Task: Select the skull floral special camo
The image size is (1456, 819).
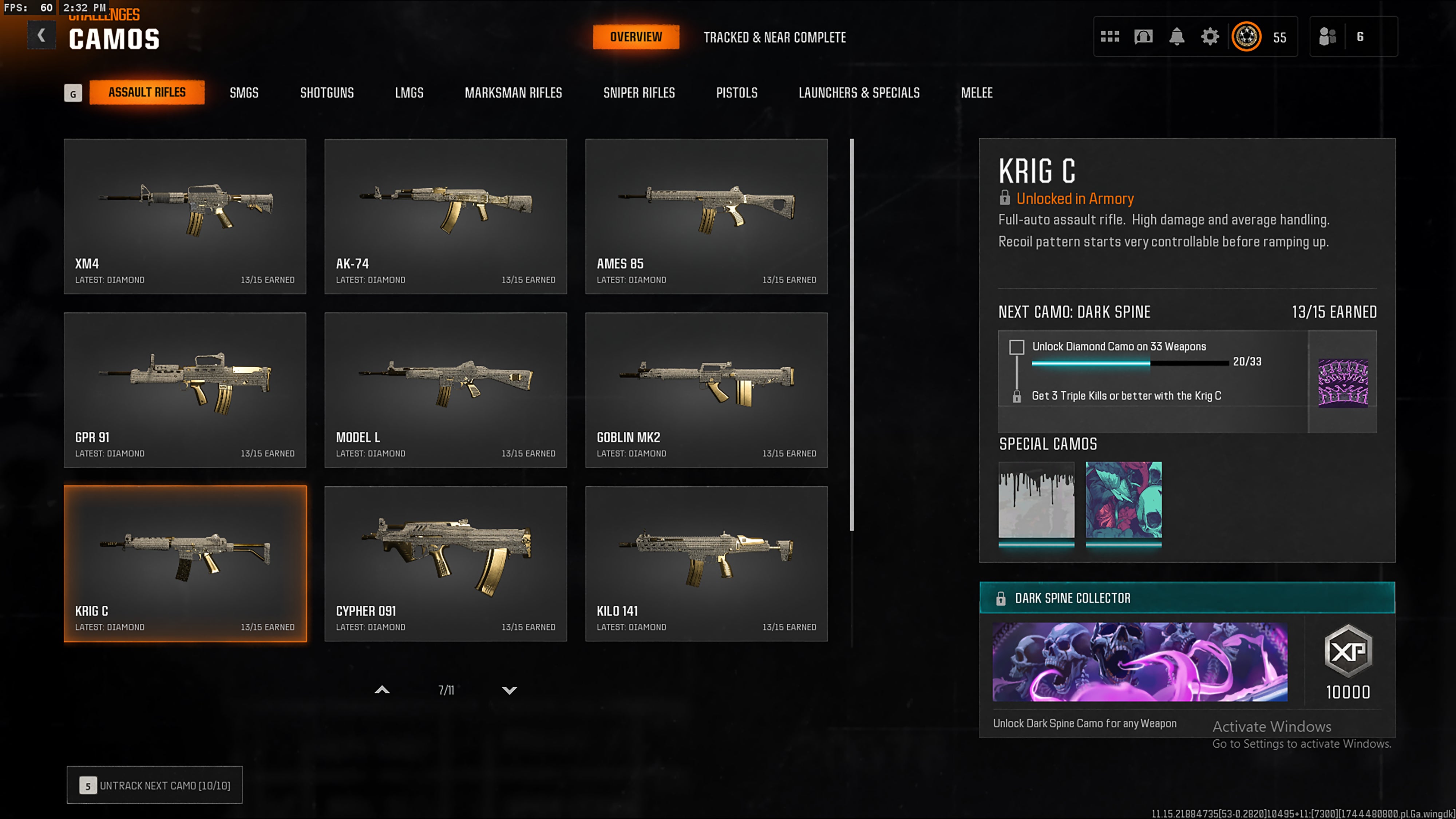Action: [x=1123, y=500]
